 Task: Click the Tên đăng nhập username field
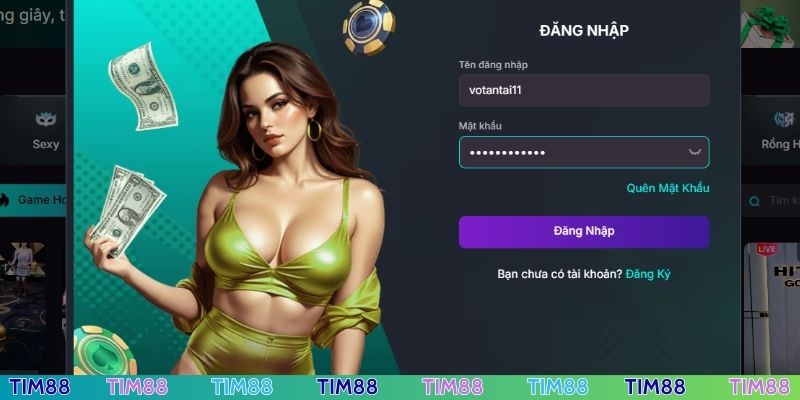point(583,90)
